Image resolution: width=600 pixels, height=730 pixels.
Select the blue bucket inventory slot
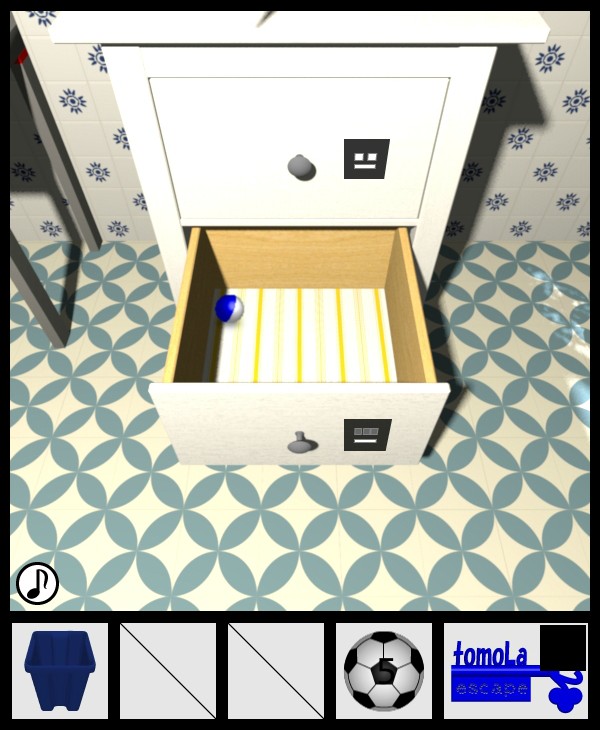(60, 671)
